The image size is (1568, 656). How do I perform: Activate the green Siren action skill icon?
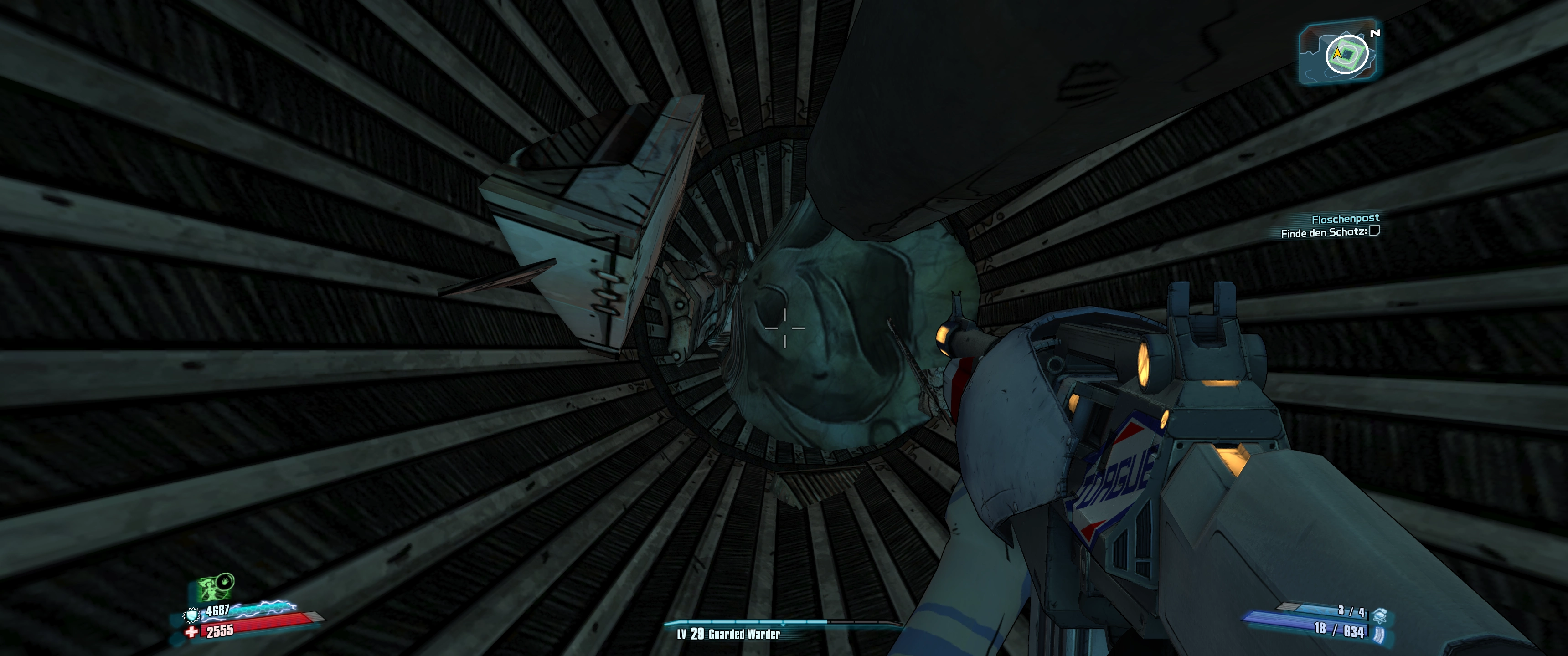tap(213, 588)
